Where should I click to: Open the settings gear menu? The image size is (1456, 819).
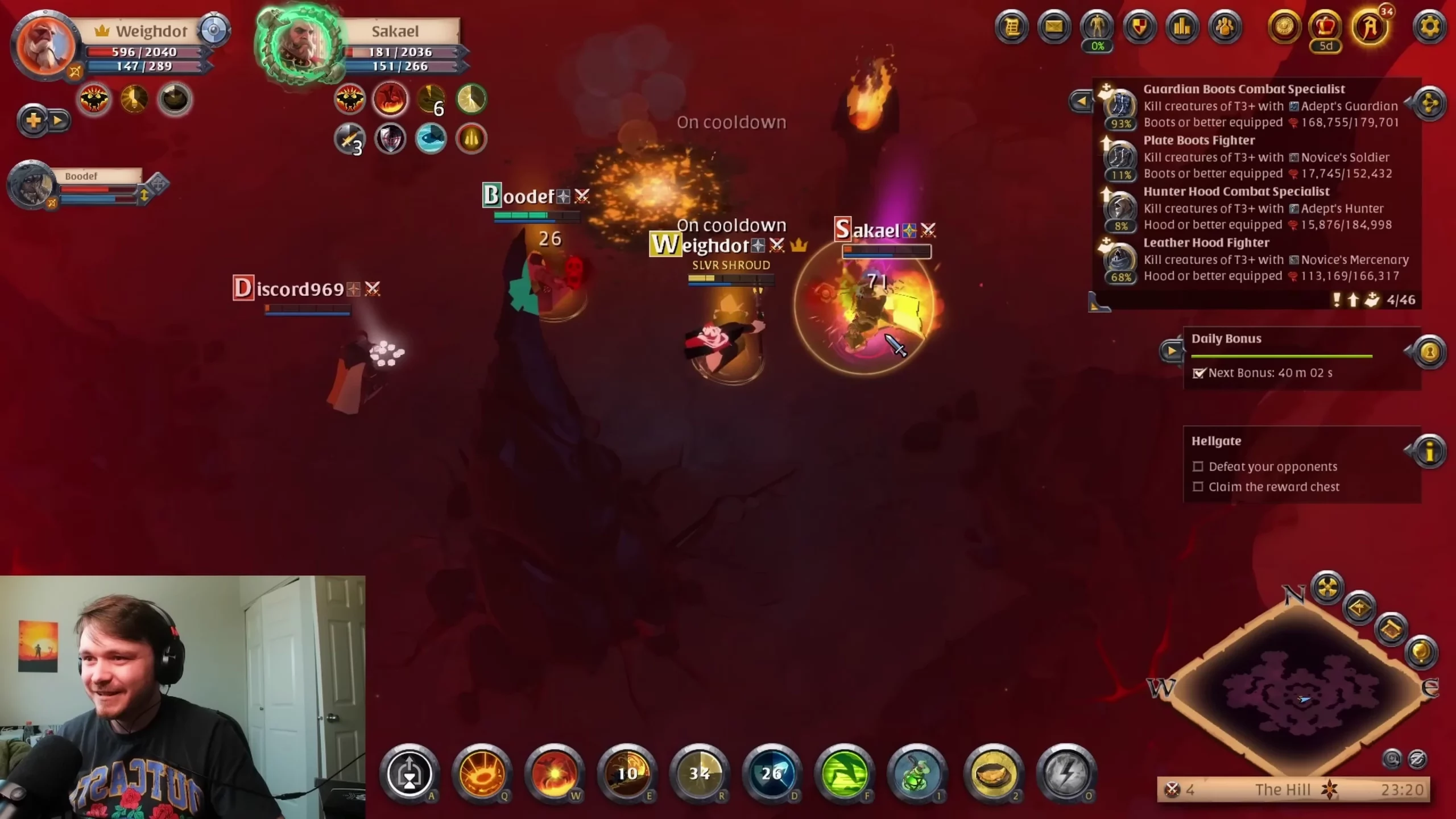coord(1429,27)
